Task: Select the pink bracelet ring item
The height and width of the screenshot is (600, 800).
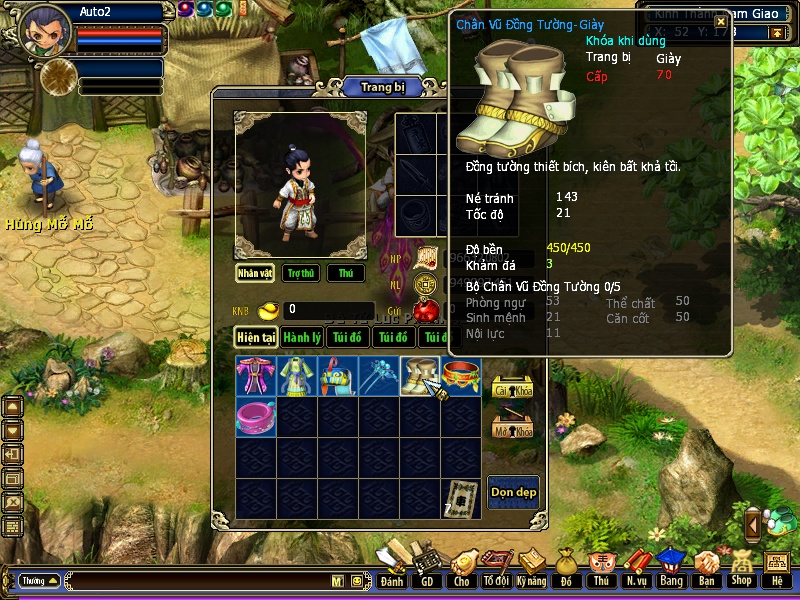Action: (x=255, y=417)
